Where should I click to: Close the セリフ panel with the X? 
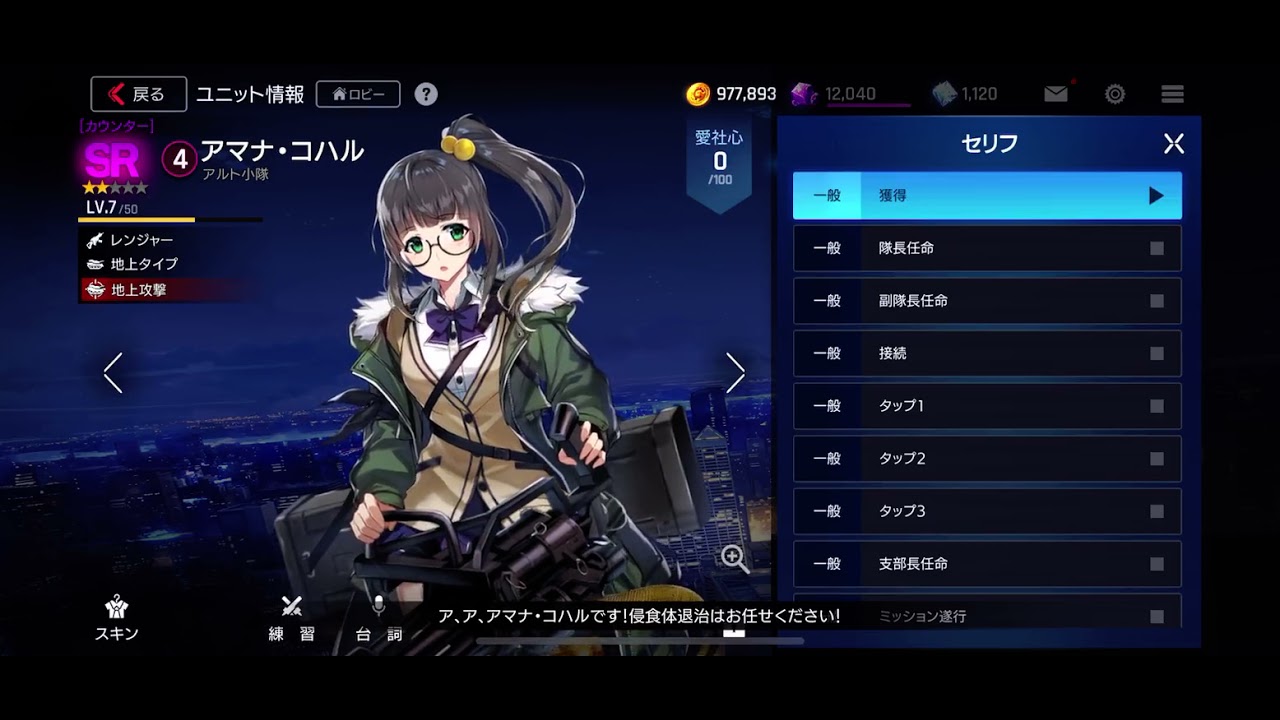point(1172,143)
